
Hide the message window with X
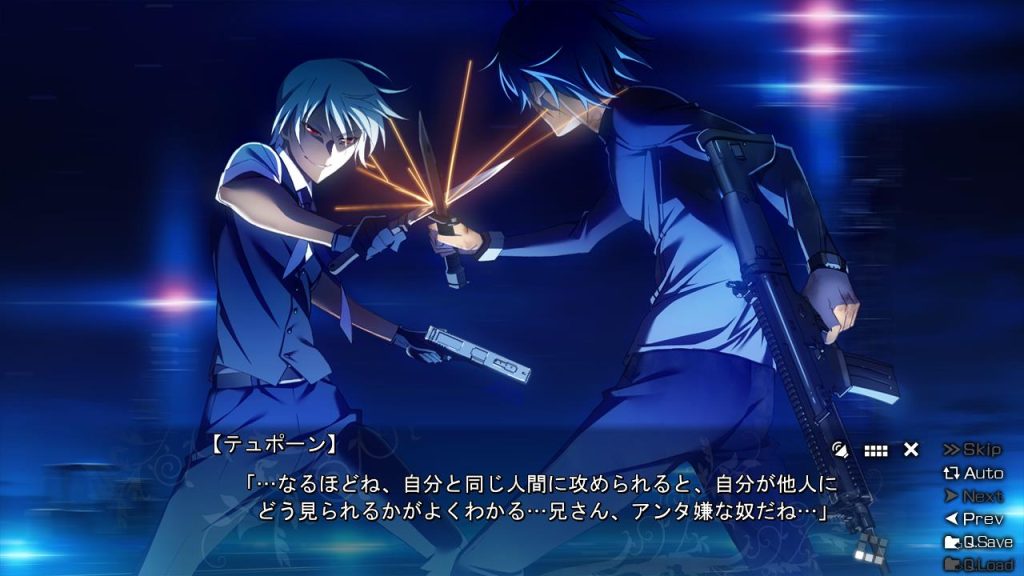pos(911,450)
